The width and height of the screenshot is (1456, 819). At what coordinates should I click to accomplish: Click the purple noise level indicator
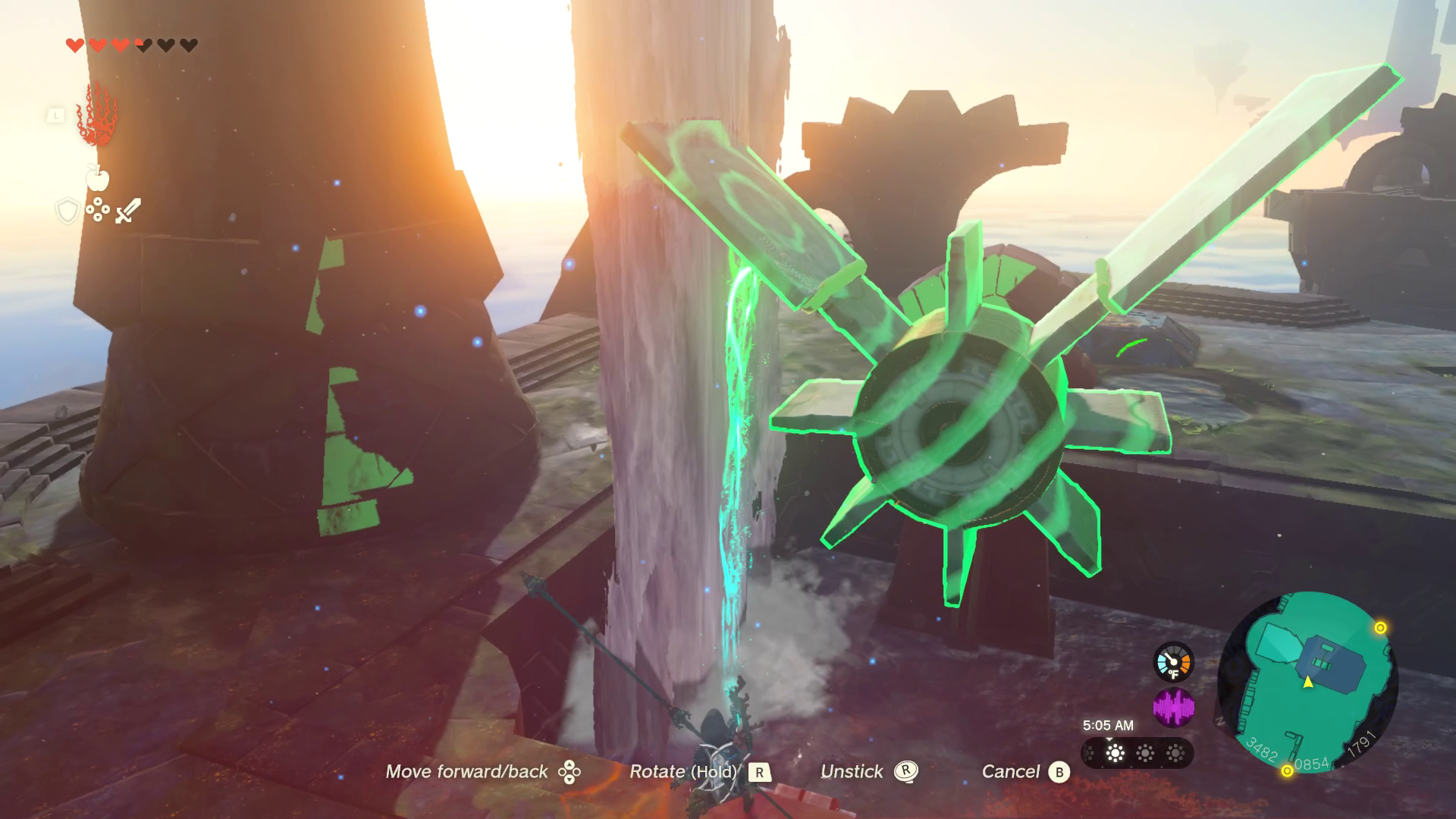pyautogui.click(x=1173, y=708)
